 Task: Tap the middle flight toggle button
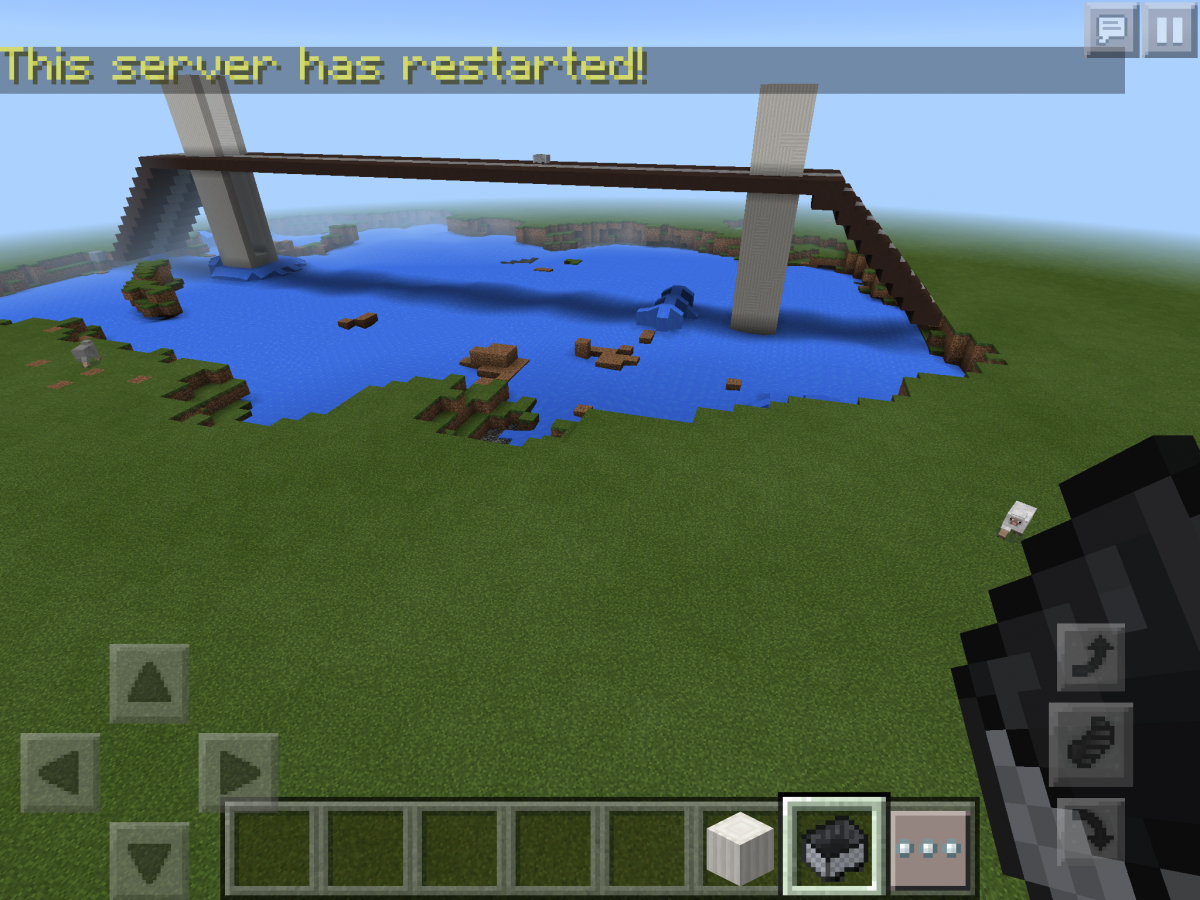click(x=1090, y=744)
